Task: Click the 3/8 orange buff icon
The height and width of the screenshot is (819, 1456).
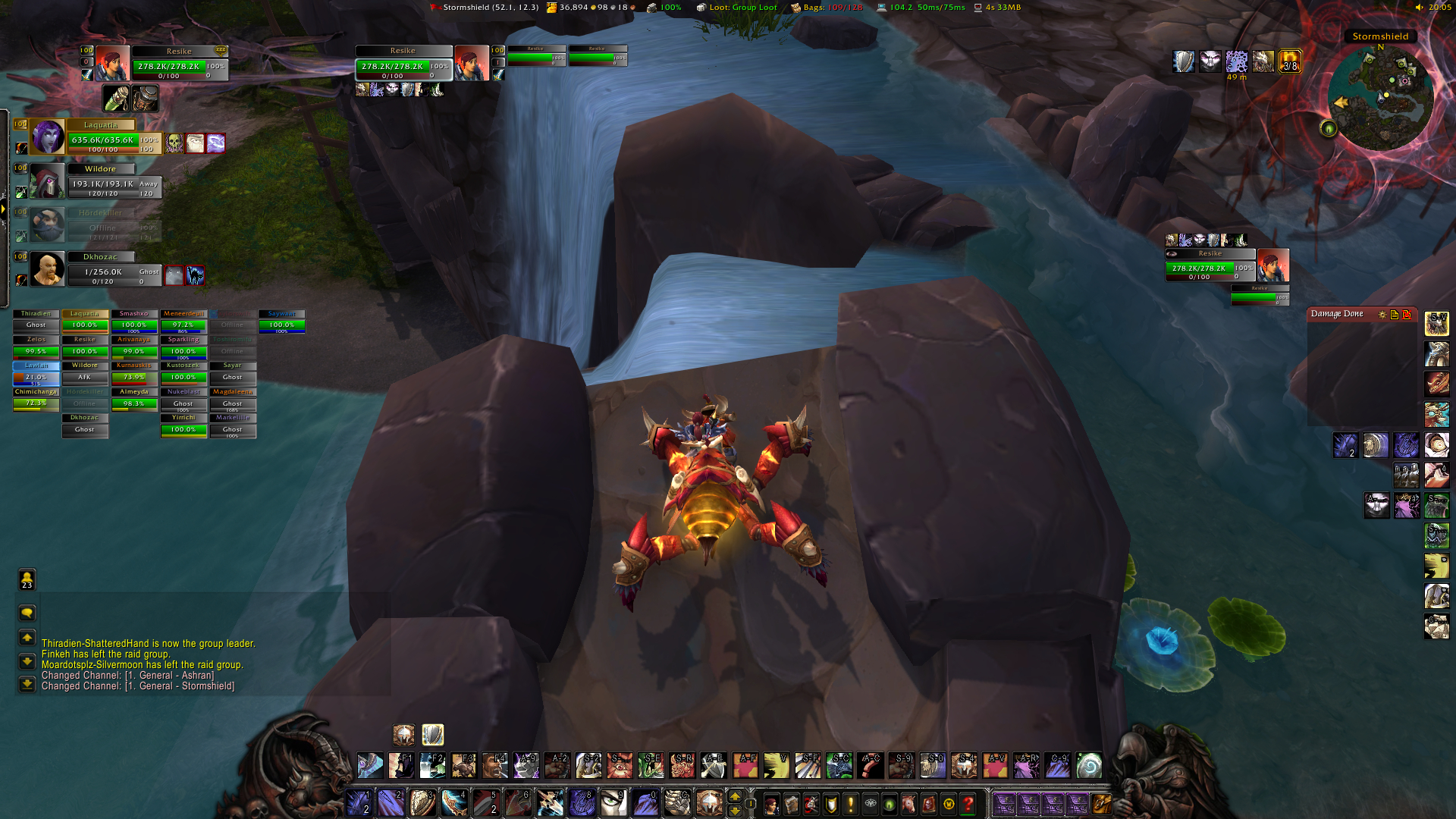Action: tap(1289, 62)
